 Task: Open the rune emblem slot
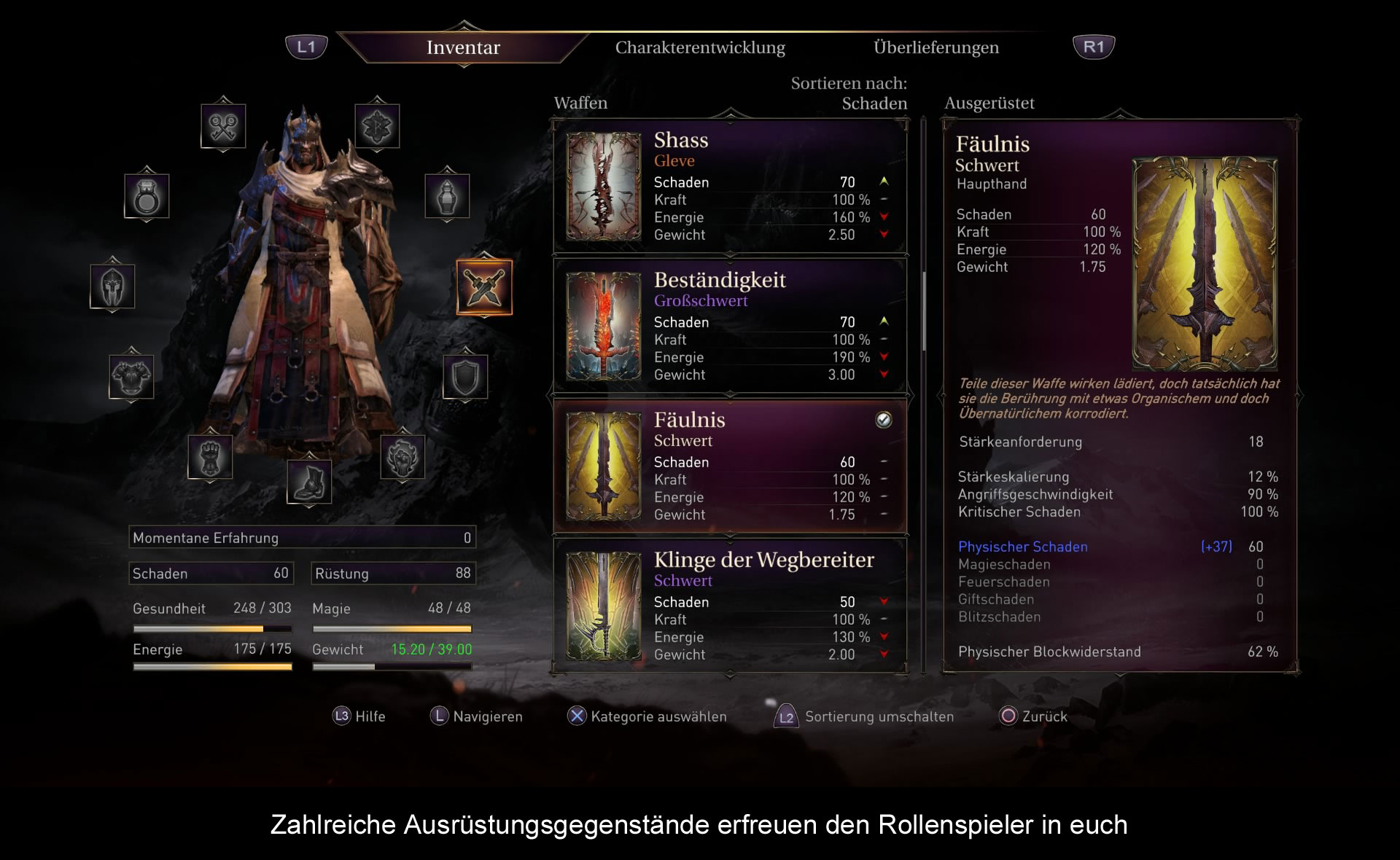point(377,126)
